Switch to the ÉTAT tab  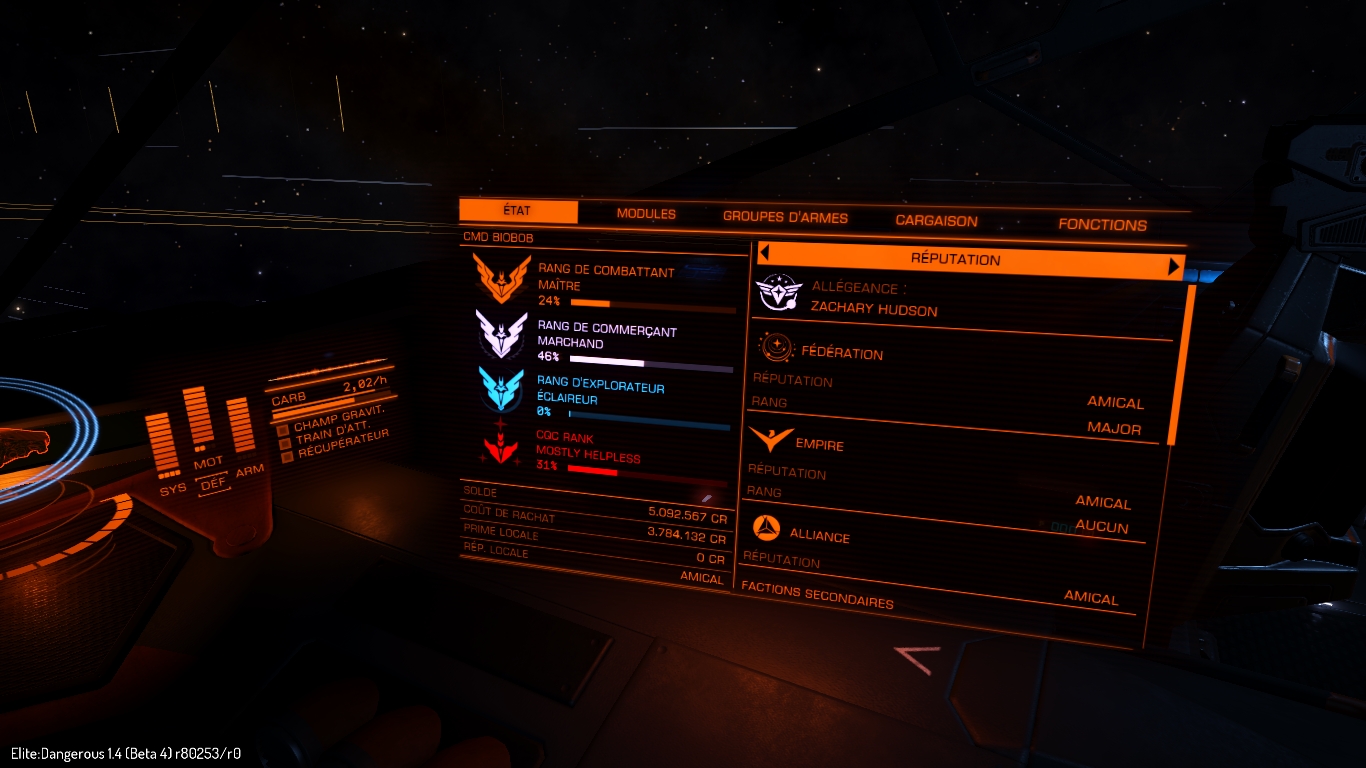click(x=518, y=211)
